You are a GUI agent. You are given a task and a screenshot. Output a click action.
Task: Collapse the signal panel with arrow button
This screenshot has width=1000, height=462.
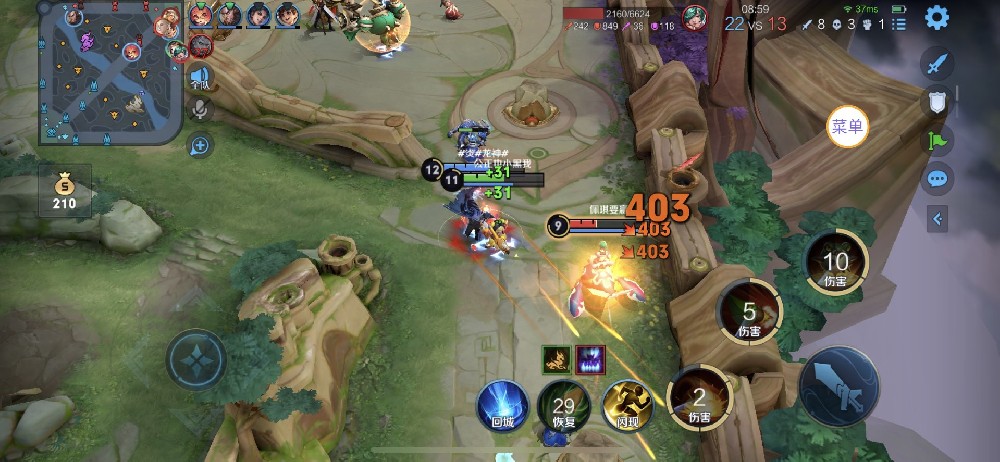point(937,218)
